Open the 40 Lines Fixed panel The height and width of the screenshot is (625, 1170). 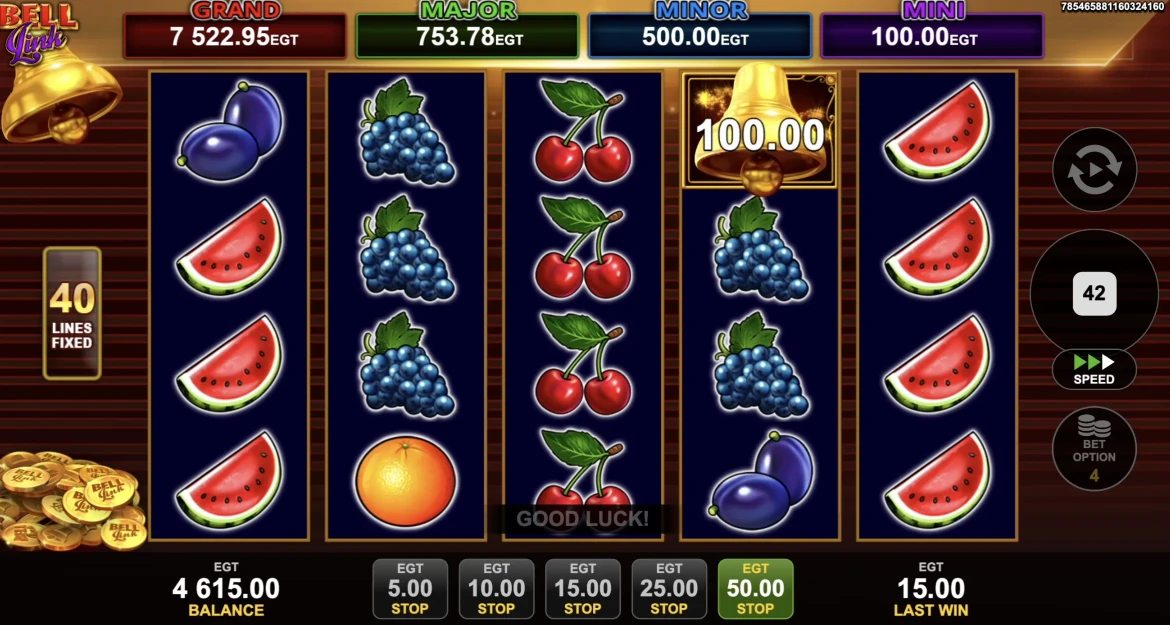pyautogui.click(x=72, y=313)
